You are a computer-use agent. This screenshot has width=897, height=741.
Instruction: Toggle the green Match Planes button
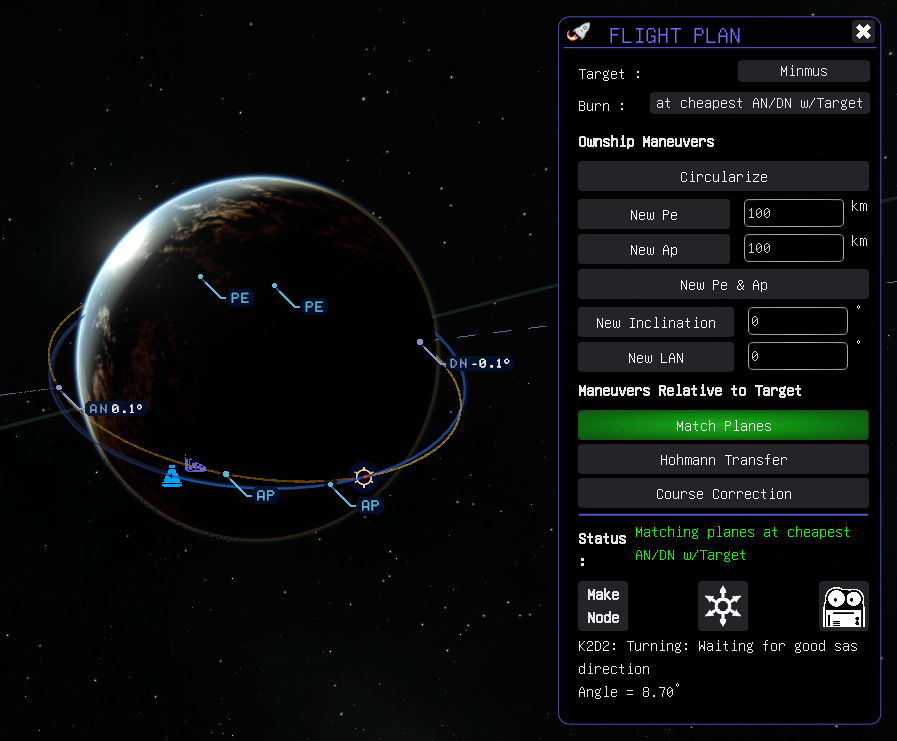[x=723, y=426]
